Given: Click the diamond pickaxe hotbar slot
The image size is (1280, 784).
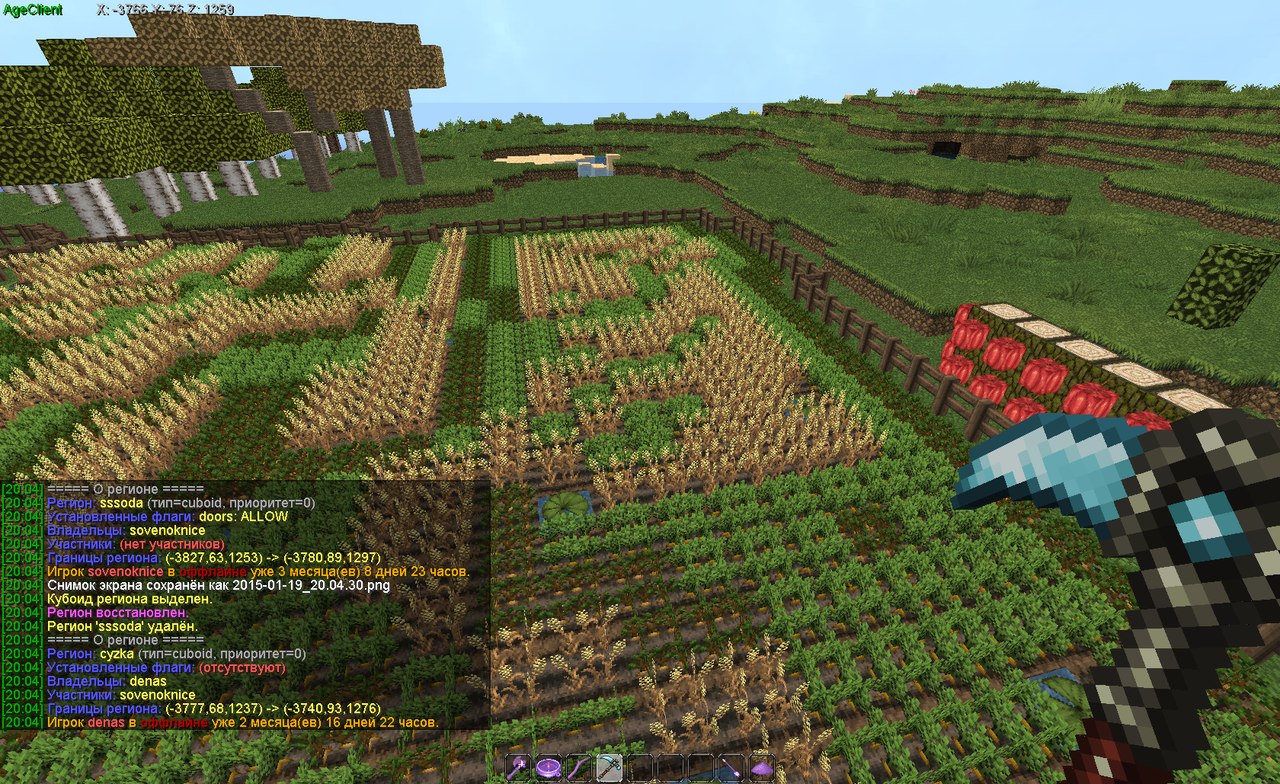Looking at the screenshot, I should (609, 768).
